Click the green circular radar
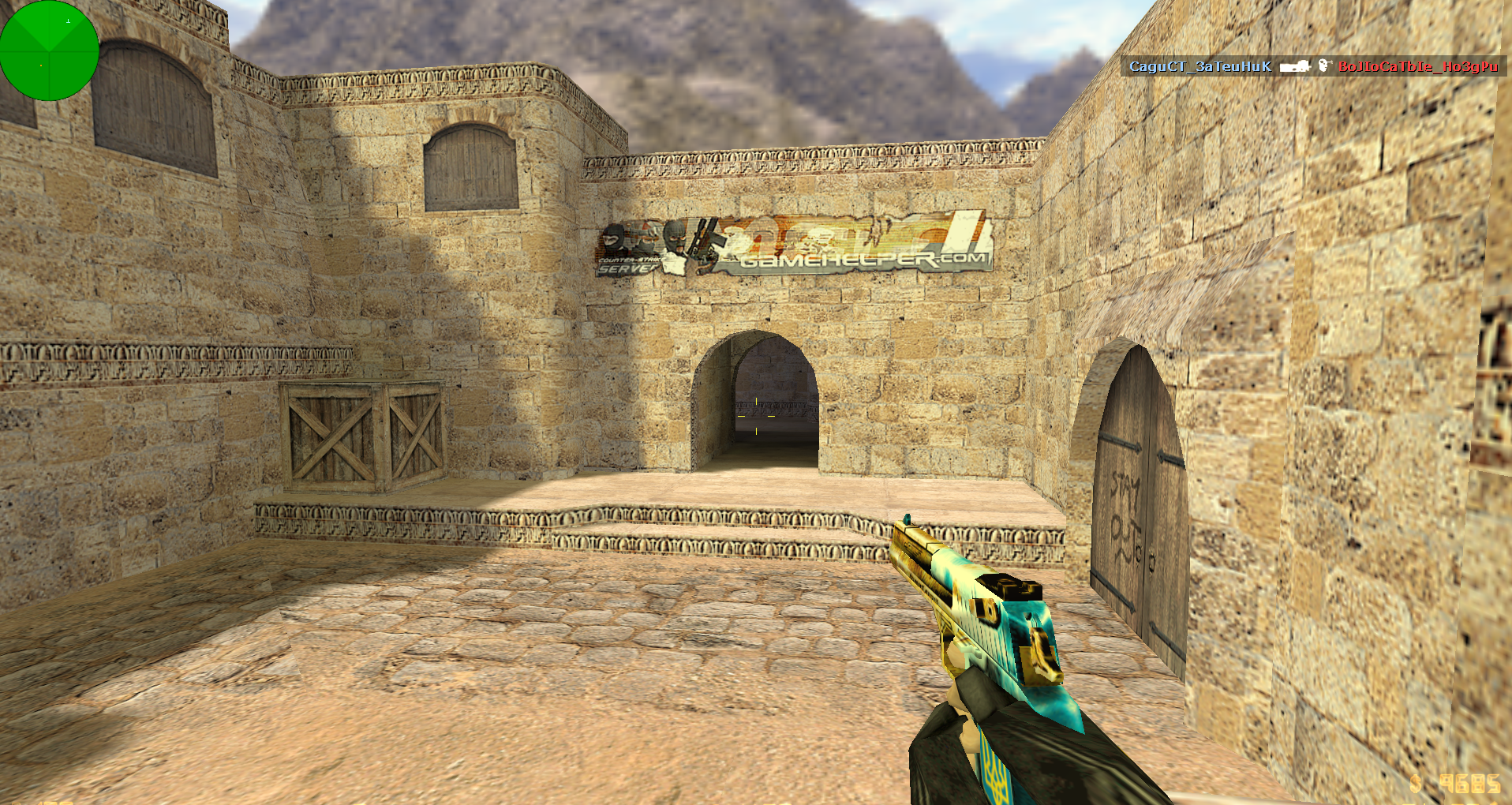Viewport: 1512px width, 805px height. click(49, 51)
